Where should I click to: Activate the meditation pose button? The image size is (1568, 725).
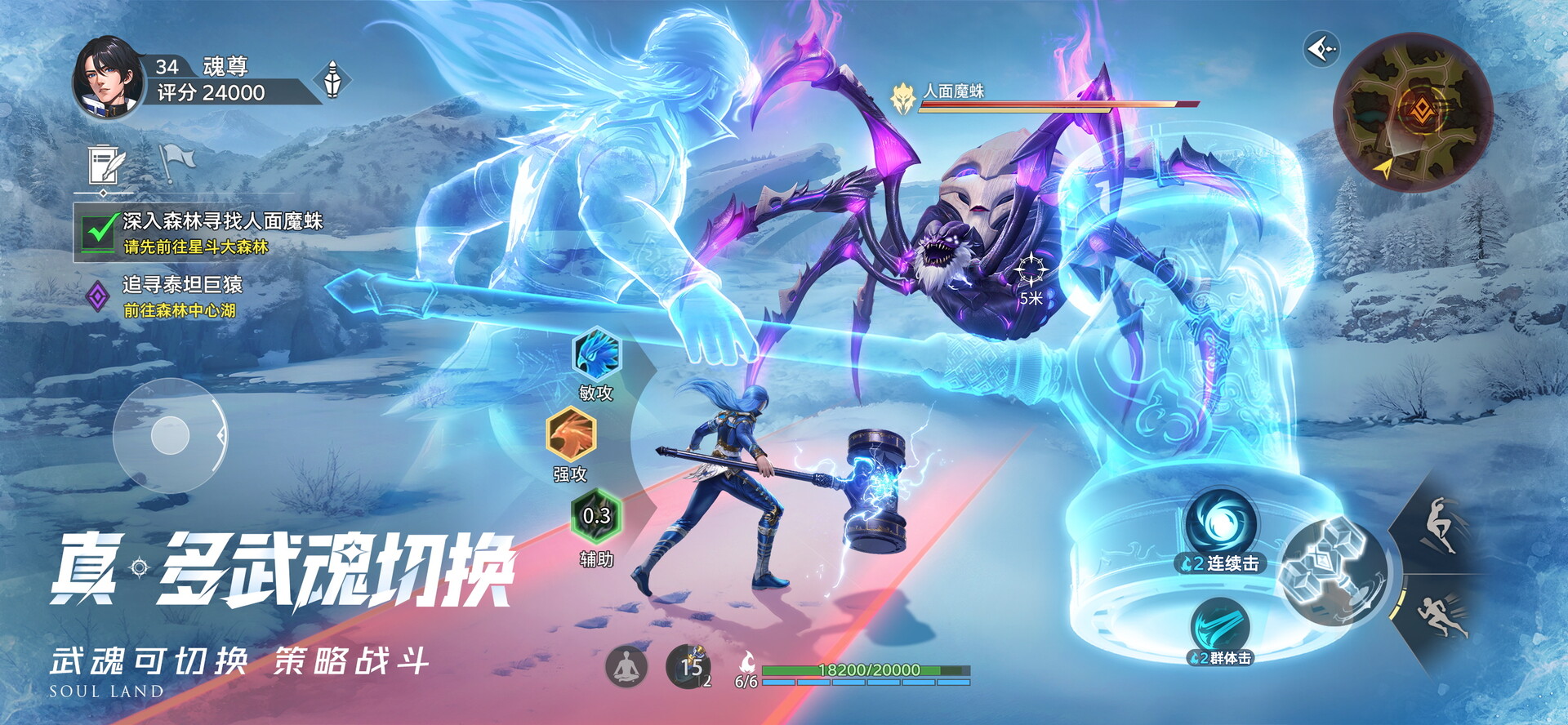[626, 666]
